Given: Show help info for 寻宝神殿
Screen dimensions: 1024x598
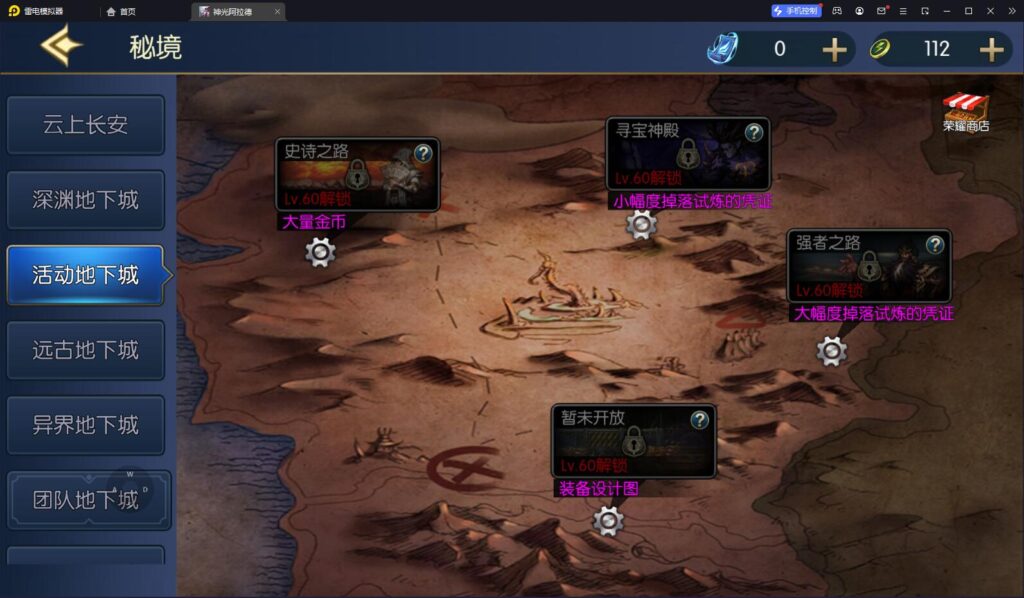Looking at the screenshot, I should point(754,132).
